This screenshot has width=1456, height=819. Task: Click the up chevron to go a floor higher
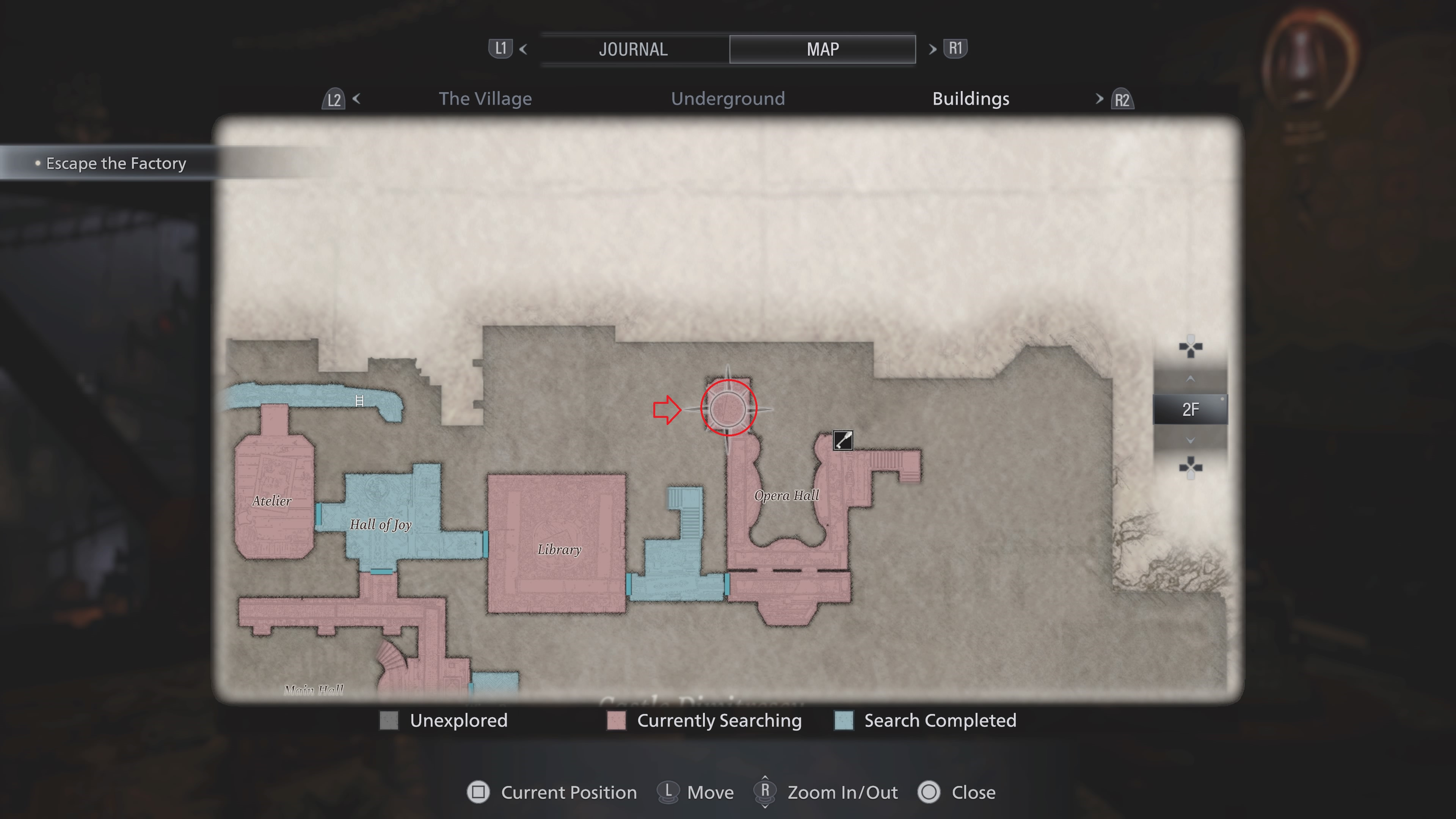pyautogui.click(x=1190, y=379)
